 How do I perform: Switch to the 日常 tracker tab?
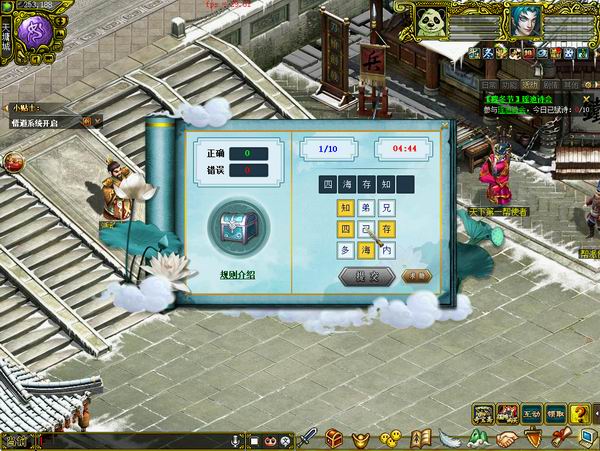click(488, 85)
